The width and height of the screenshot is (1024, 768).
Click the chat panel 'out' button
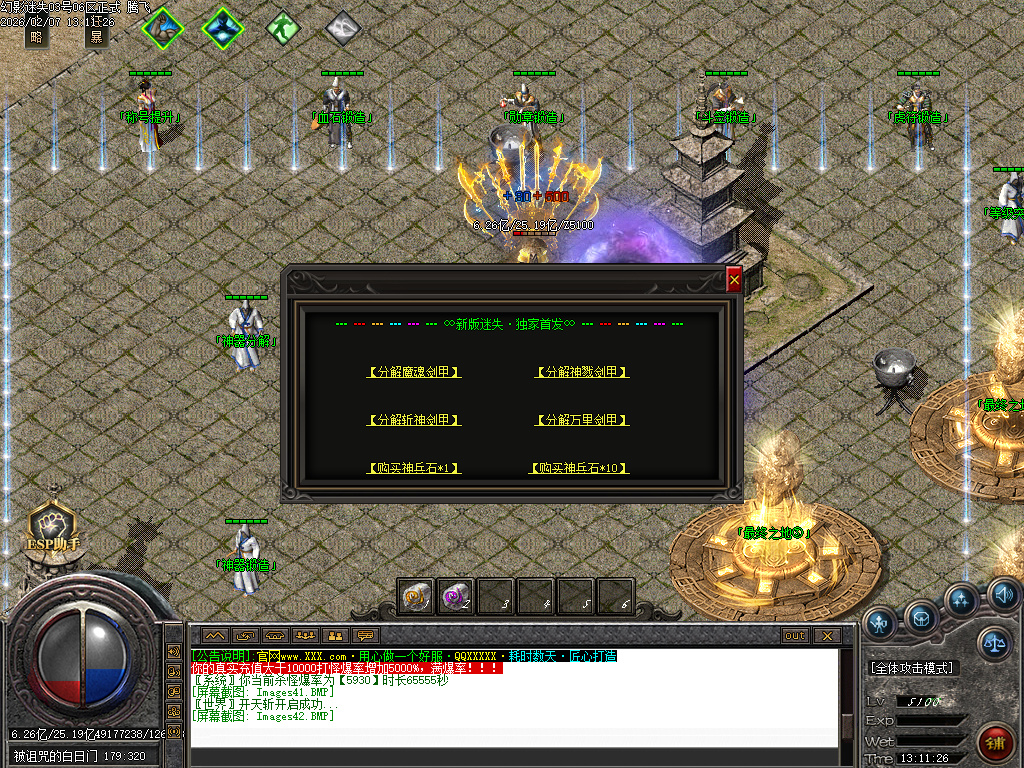pyautogui.click(x=795, y=635)
